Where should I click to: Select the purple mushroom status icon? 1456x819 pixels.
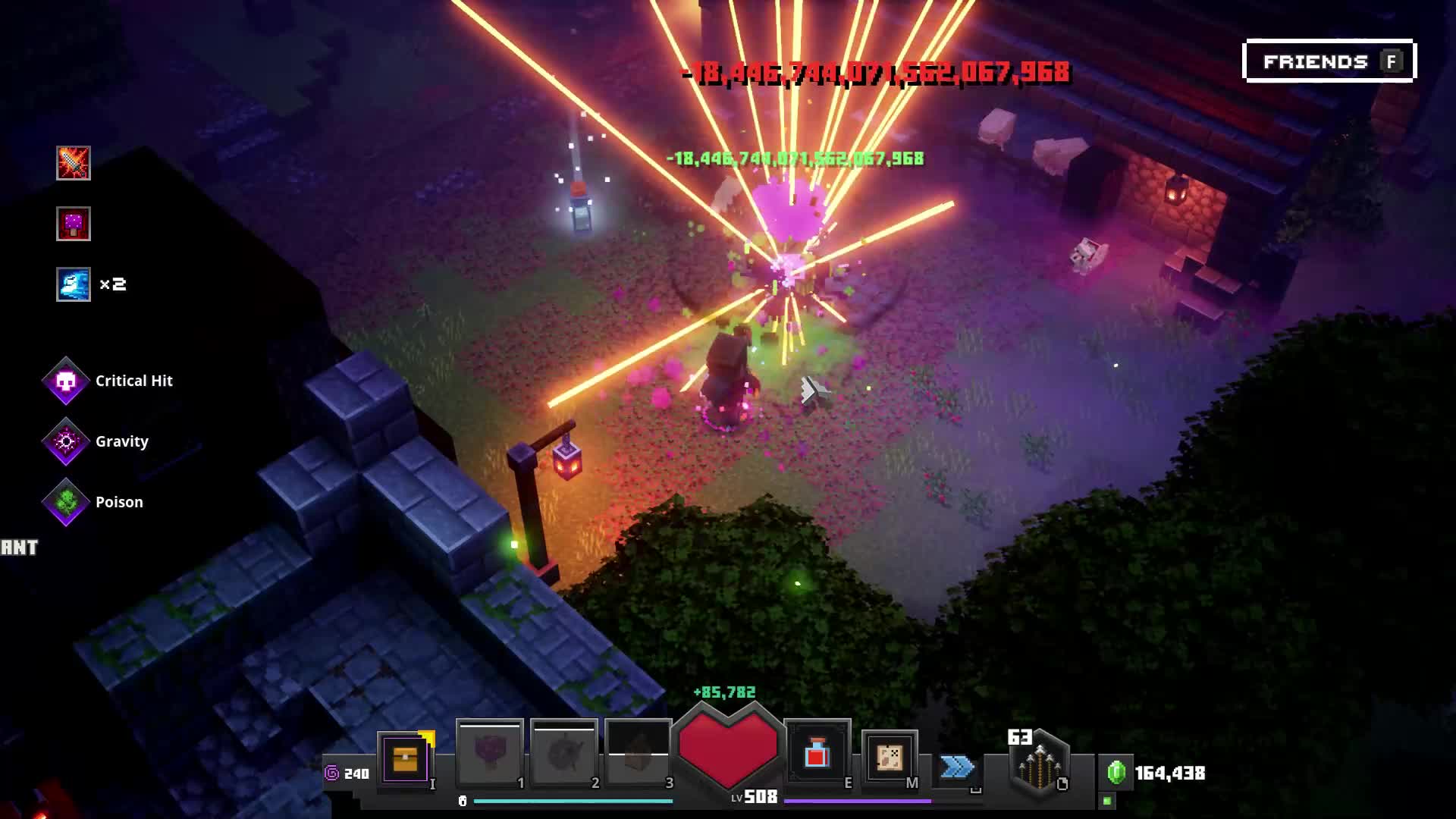(x=74, y=224)
